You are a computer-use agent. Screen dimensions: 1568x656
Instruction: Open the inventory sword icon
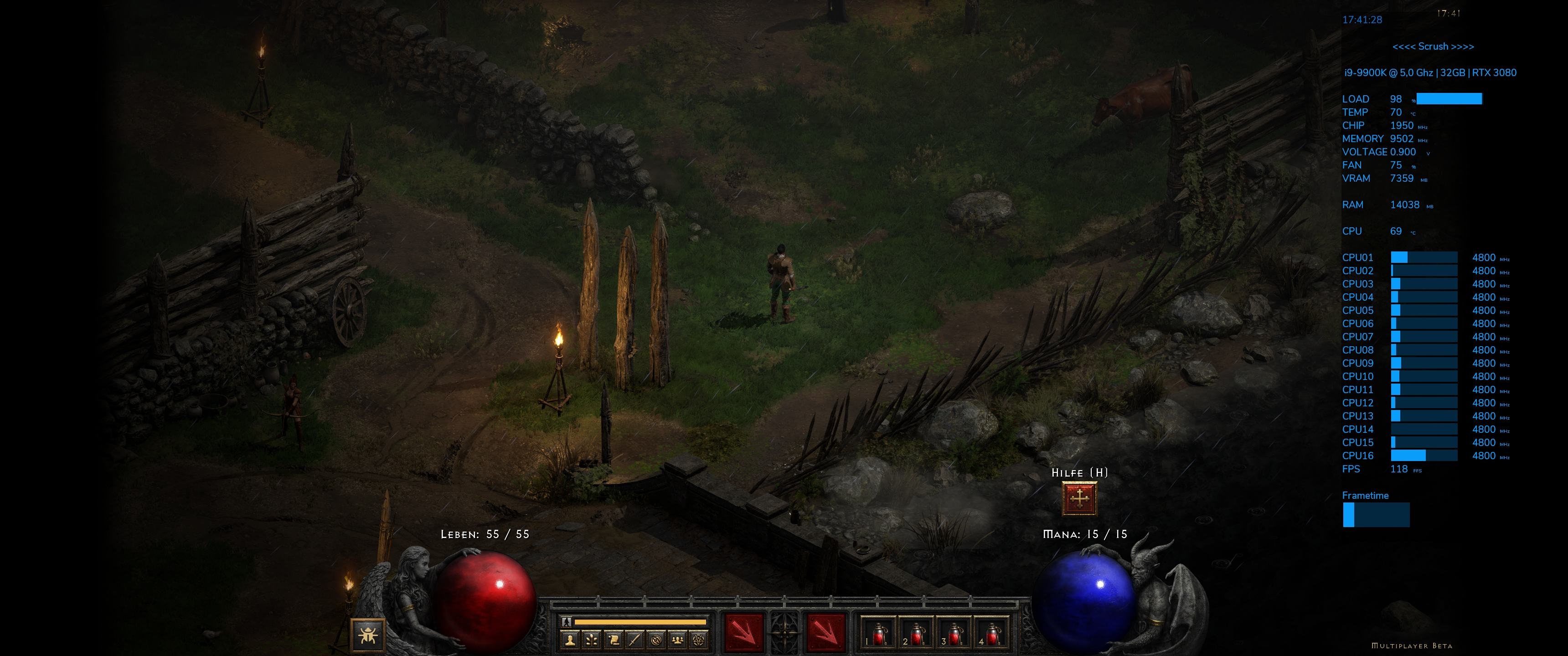pyautogui.click(x=635, y=640)
